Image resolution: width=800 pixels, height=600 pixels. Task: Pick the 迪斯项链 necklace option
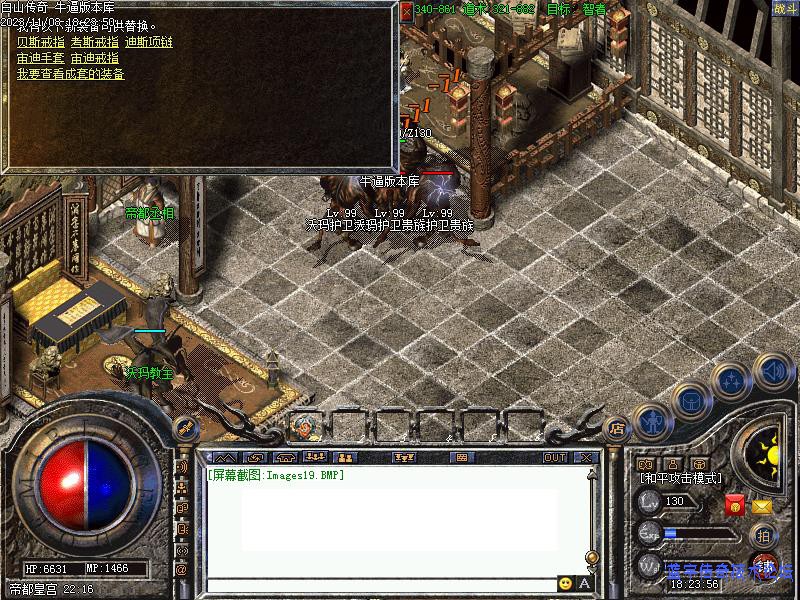[x=149, y=42]
